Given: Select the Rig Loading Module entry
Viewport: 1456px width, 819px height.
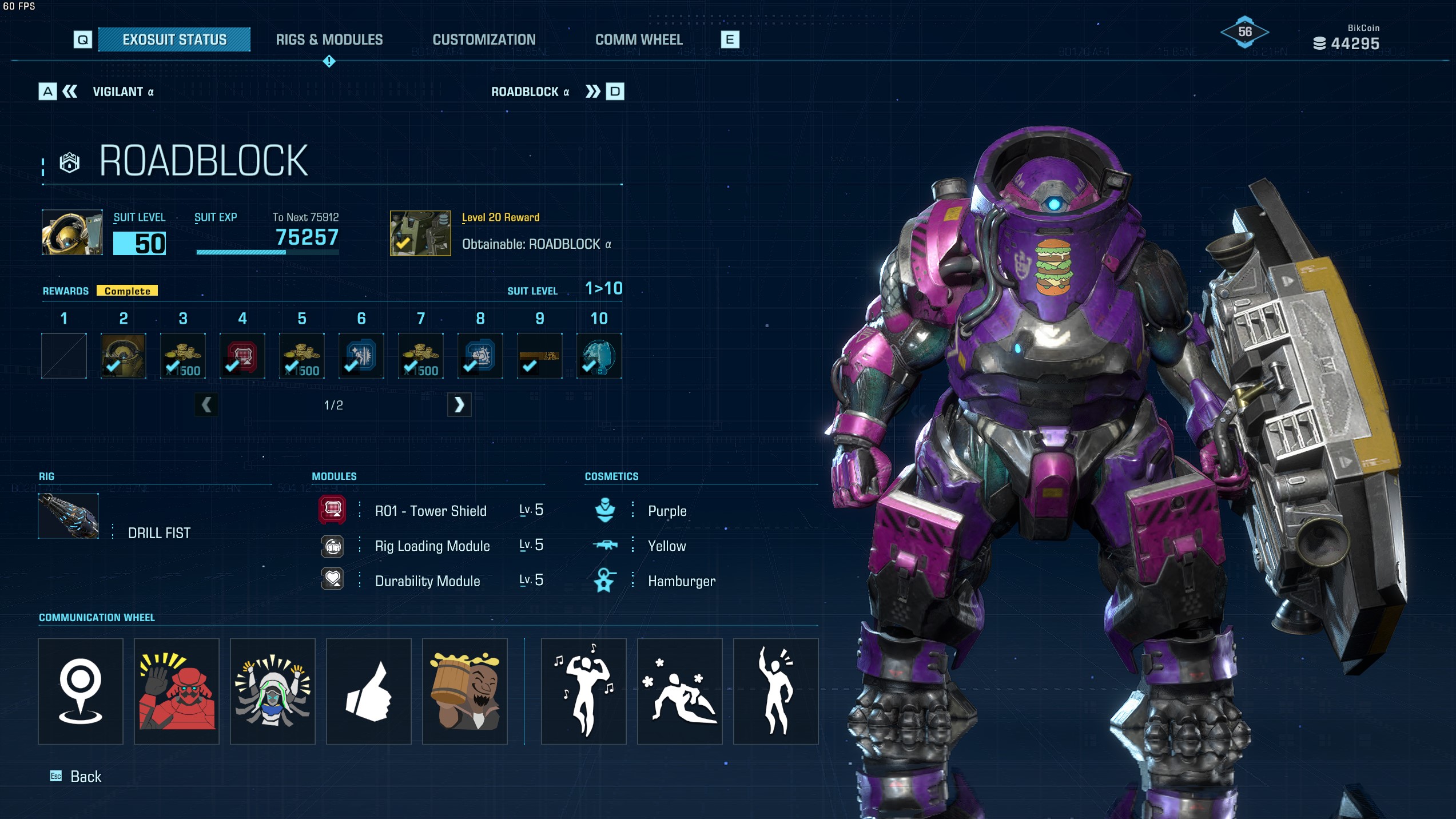Looking at the screenshot, I should coord(432,546).
